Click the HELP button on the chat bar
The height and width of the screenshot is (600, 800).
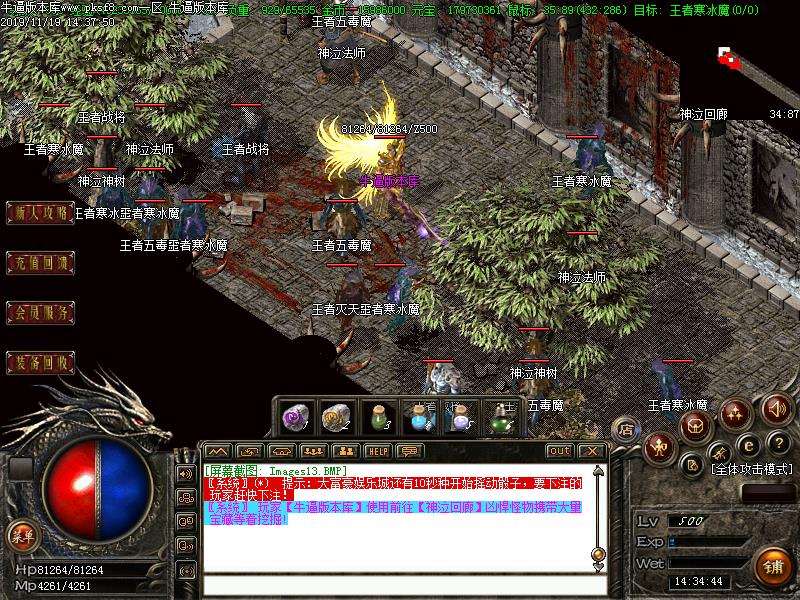point(377,451)
